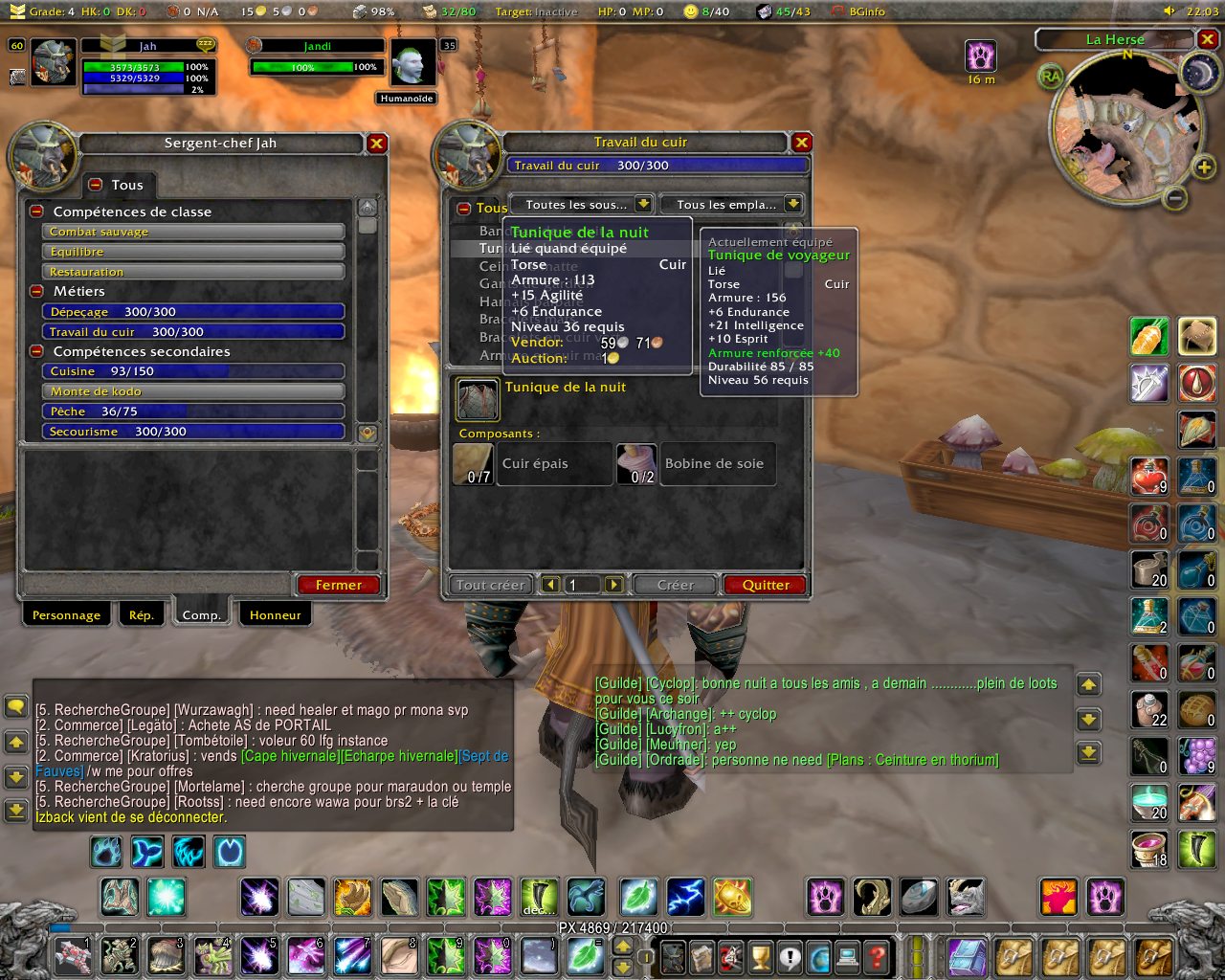The image size is (1225, 980).
Task: Click the Bobine de soie reagent icon
Action: point(636,464)
